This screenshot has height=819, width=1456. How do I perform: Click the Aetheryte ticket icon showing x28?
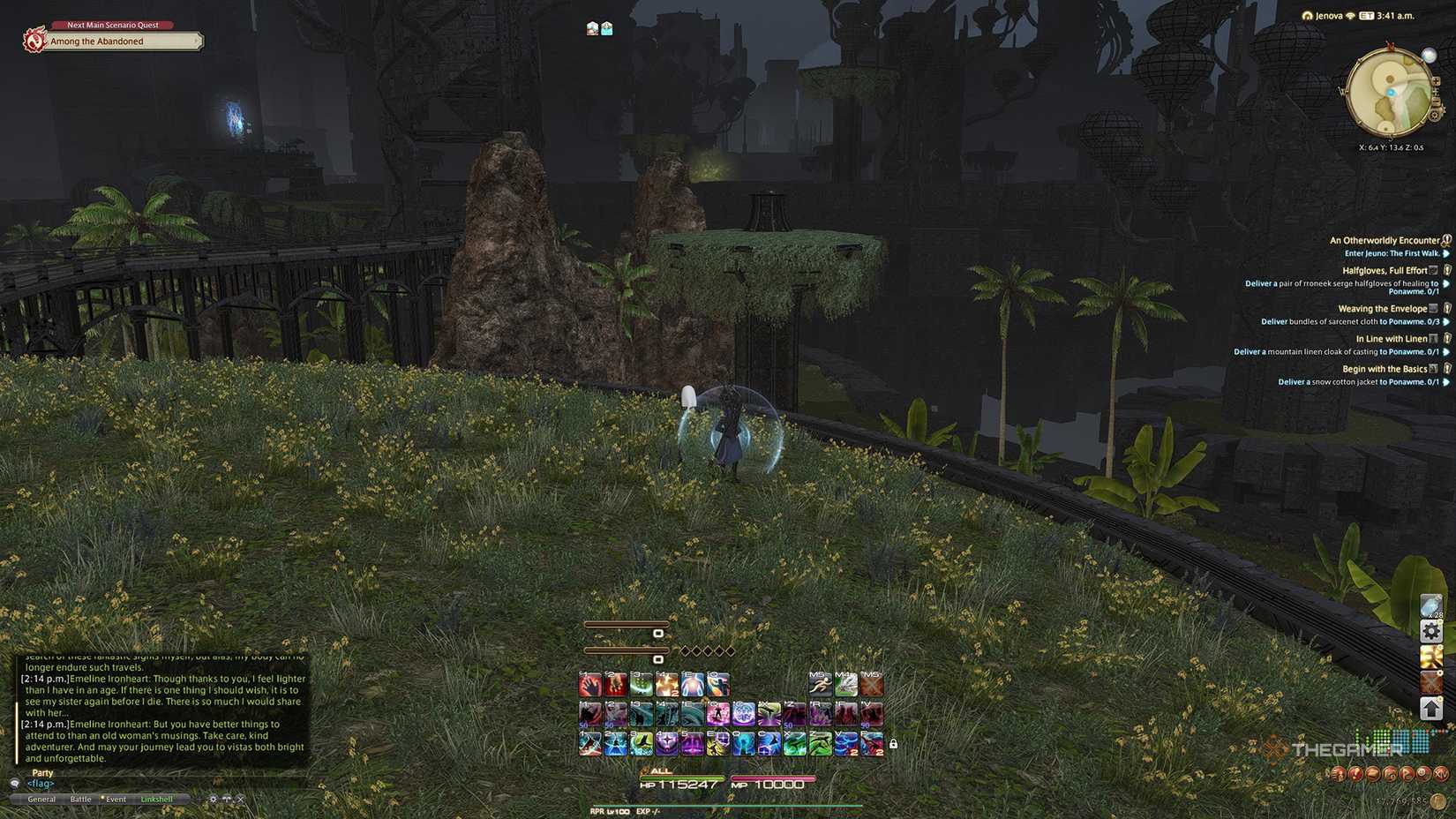click(x=1431, y=606)
